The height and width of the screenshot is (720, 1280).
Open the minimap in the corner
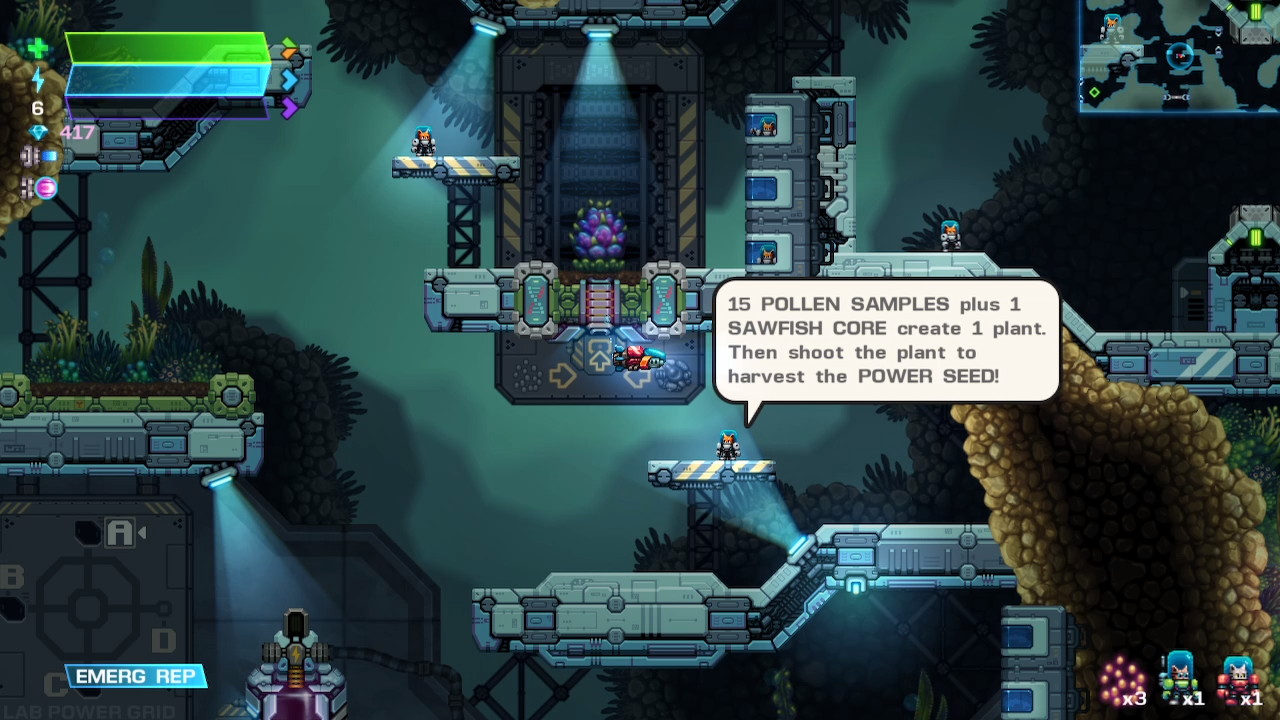point(1180,55)
